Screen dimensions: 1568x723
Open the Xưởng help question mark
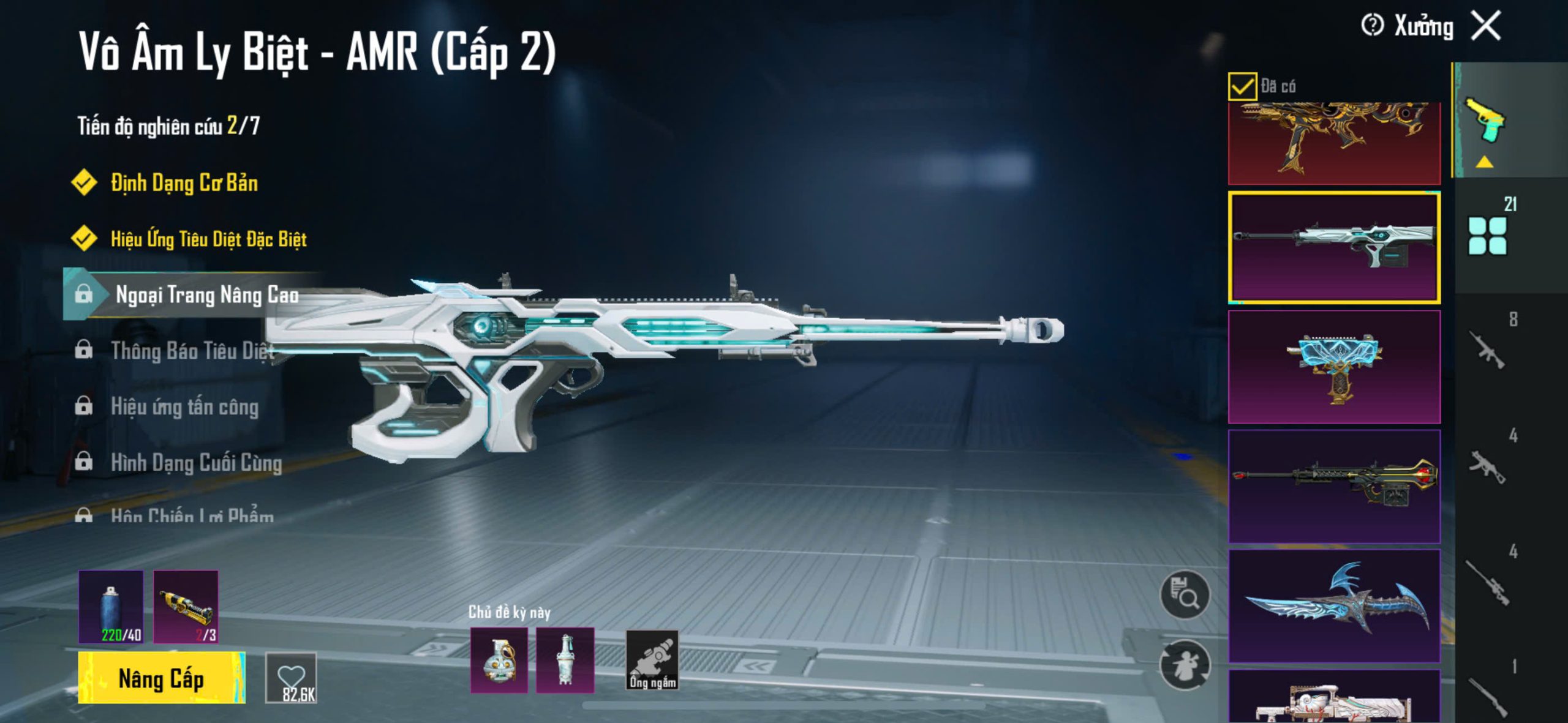1372,26
